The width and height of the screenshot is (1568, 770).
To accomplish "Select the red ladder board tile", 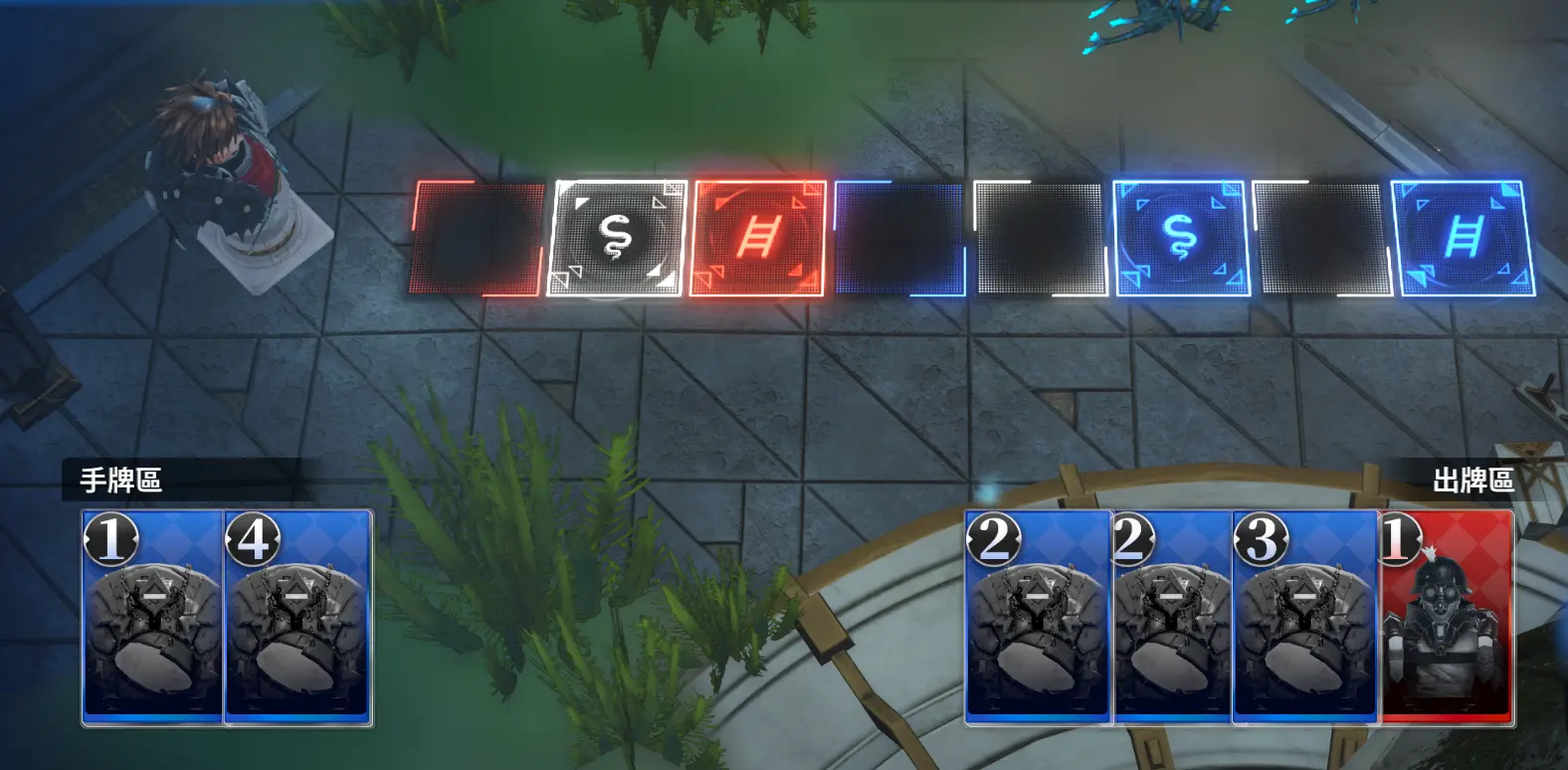I will click(x=757, y=239).
